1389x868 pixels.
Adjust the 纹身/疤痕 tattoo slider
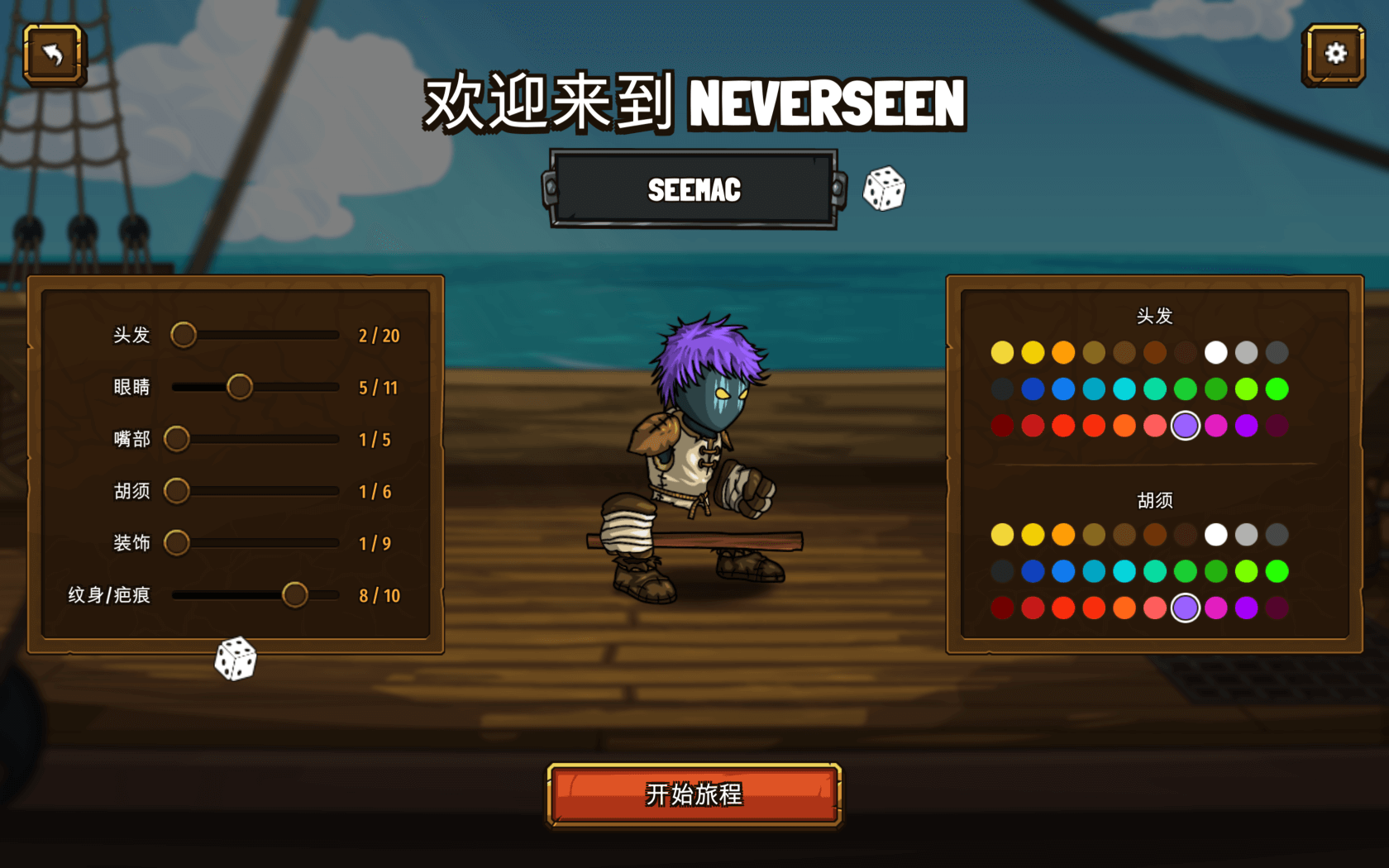(x=294, y=595)
